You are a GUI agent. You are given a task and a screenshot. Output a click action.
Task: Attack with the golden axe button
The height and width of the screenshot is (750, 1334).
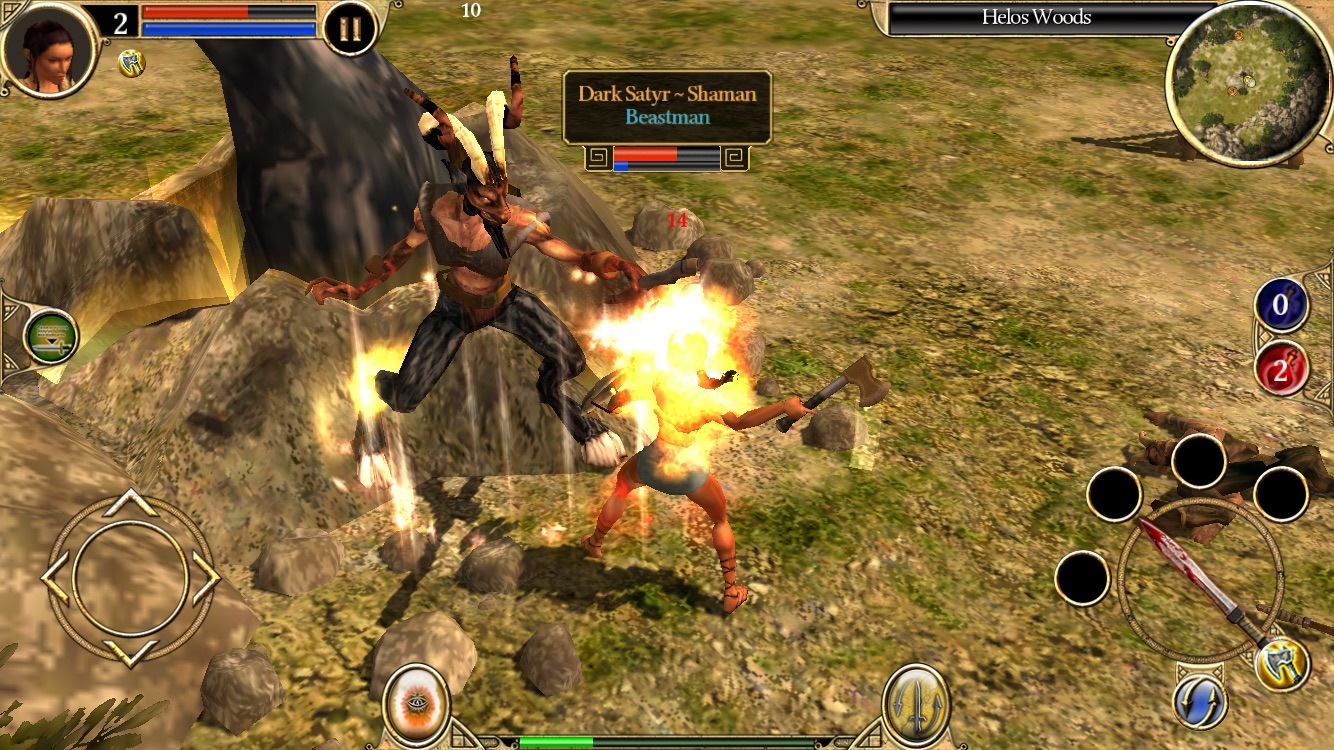click(x=1281, y=665)
